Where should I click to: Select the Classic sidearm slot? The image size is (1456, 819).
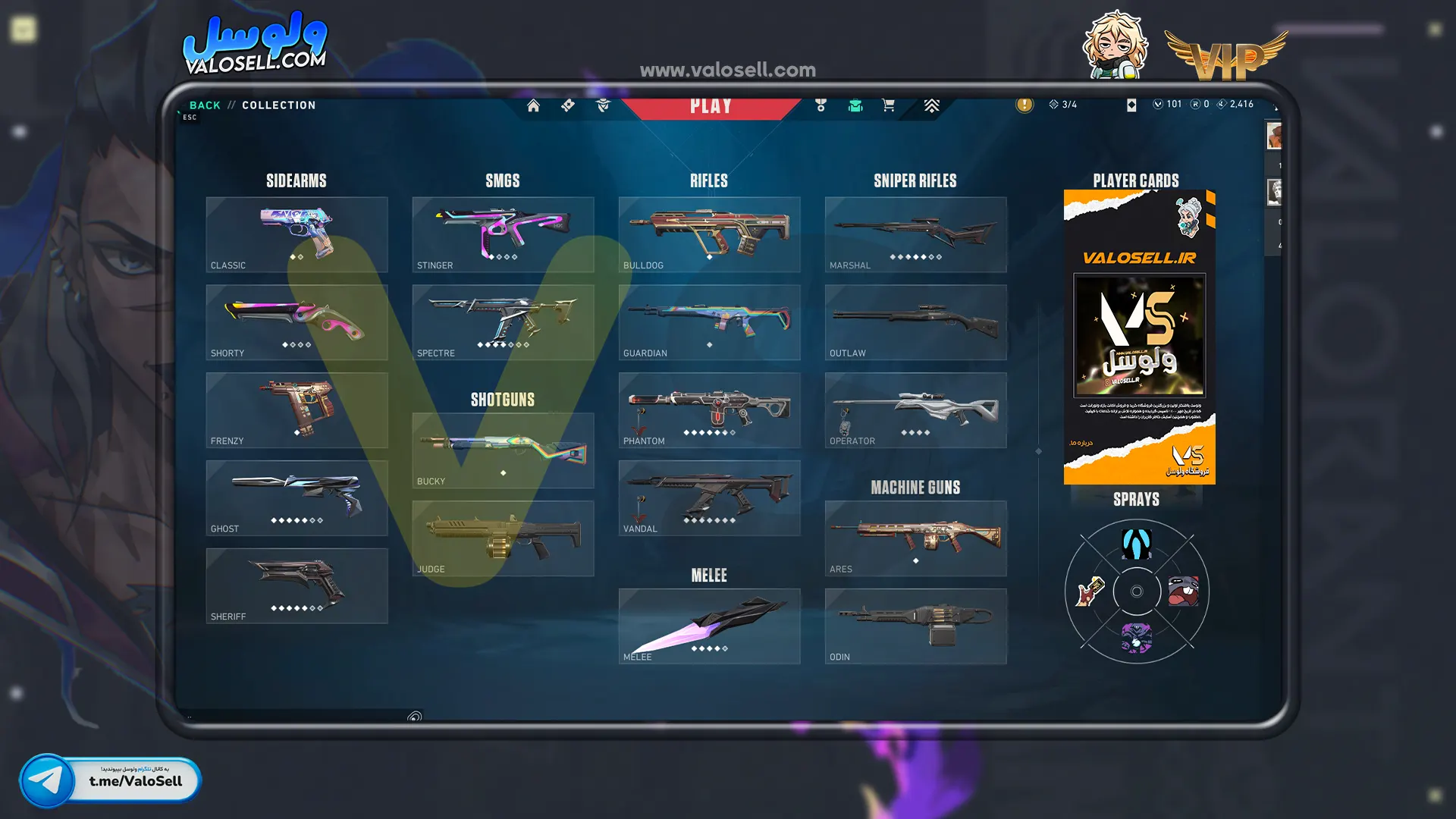[297, 234]
